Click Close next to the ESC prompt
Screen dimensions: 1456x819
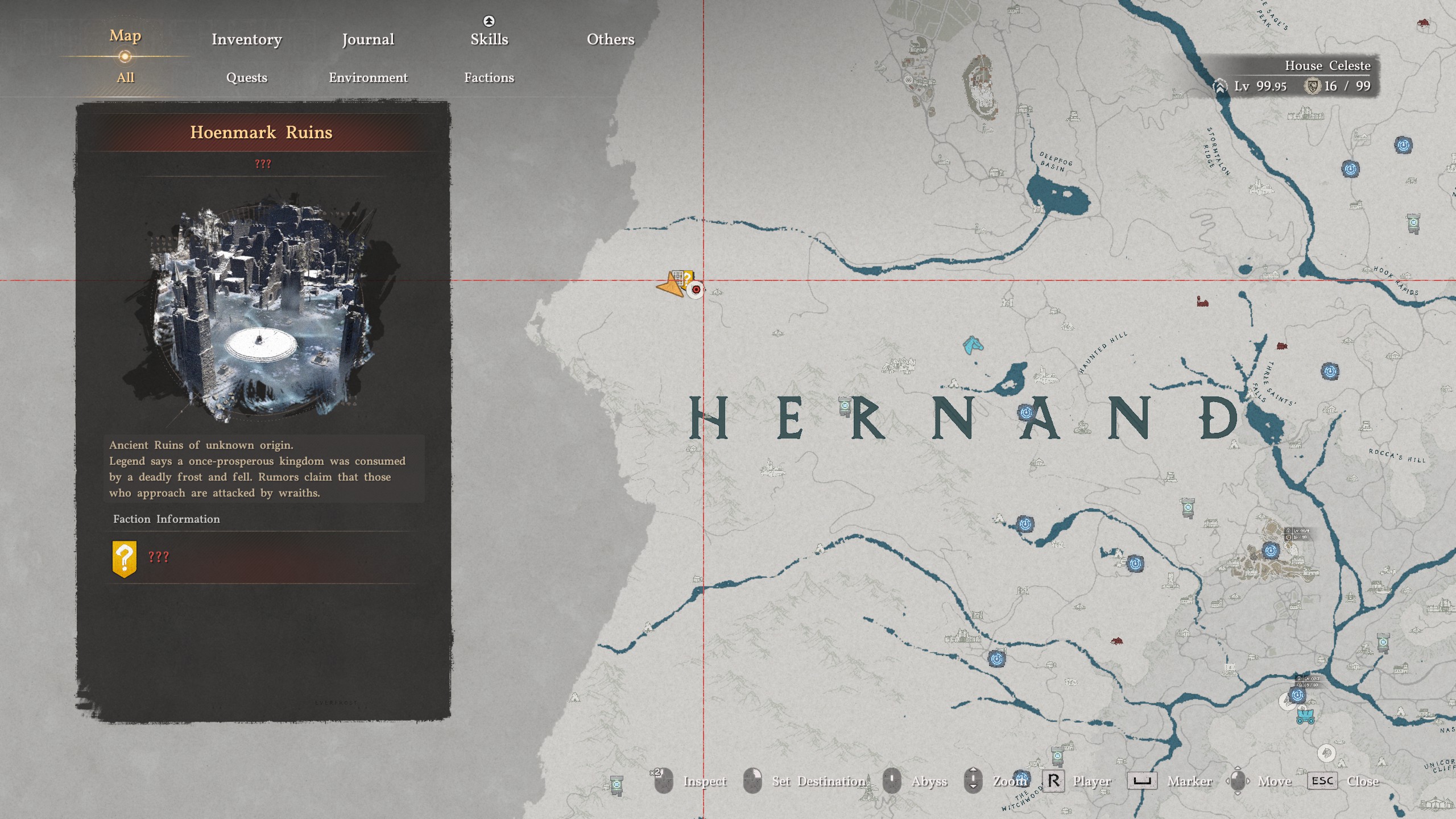(x=1364, y=781)
